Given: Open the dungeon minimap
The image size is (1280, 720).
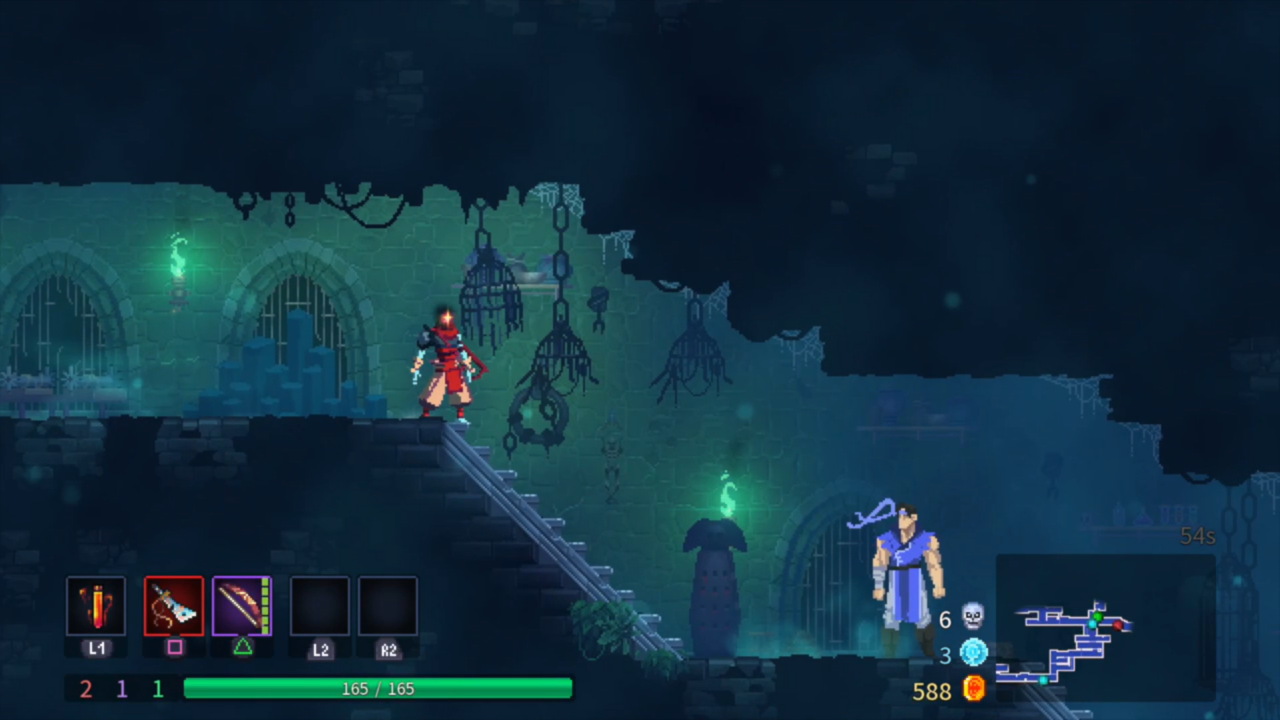Looking at the screenshot, I should (1104, 628).
